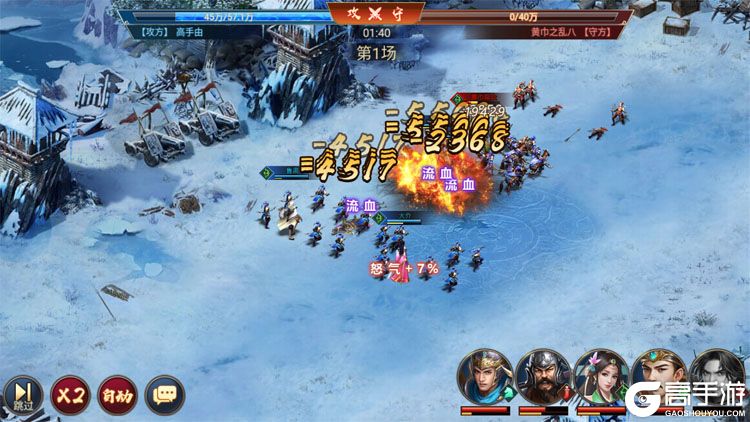The image size is (750, 422).
Task: Select the hero with the gold headband
Action: 659,376
